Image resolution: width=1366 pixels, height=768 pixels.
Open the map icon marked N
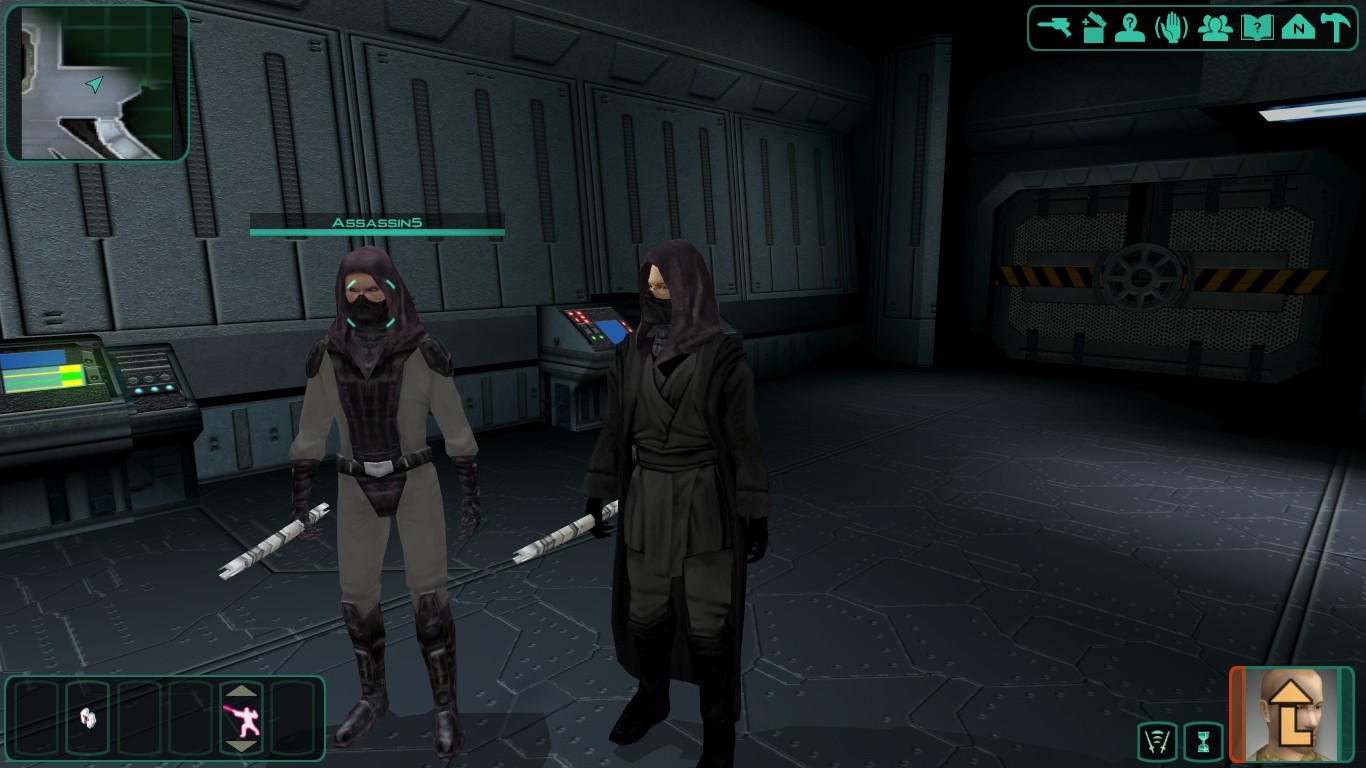1298,27
